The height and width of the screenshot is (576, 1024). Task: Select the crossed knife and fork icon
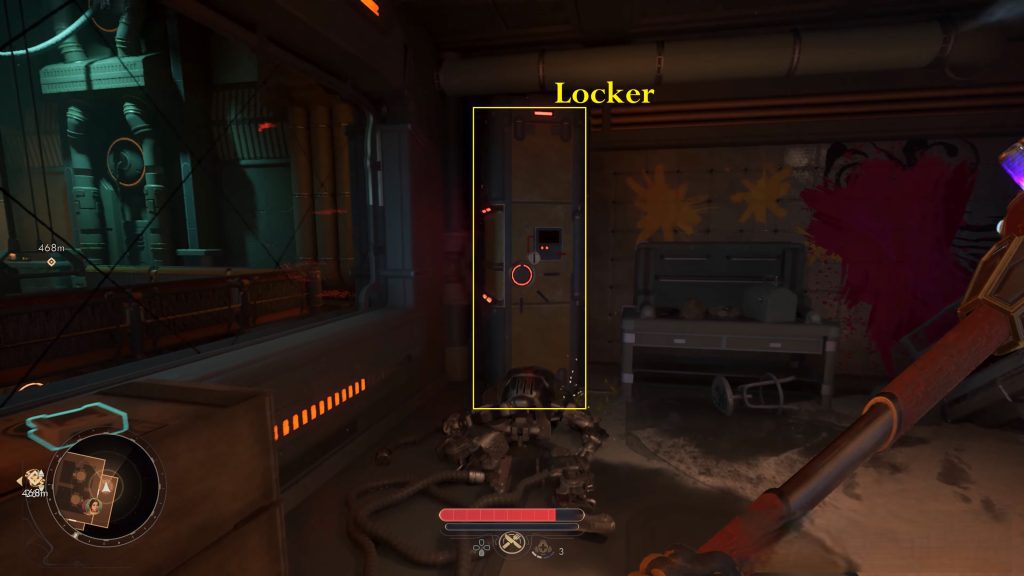pos(511,542)
